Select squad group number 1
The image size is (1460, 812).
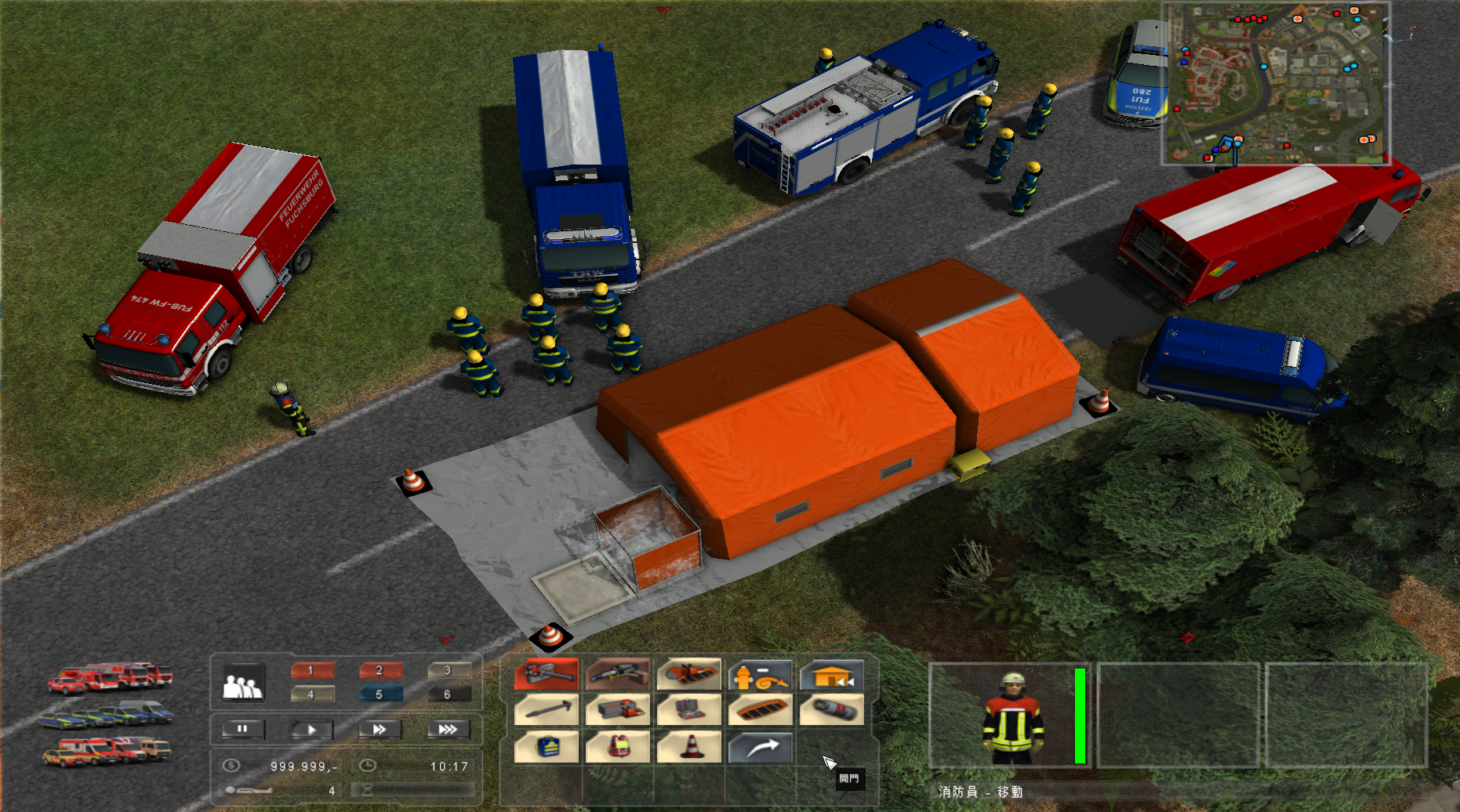[311, 671]
